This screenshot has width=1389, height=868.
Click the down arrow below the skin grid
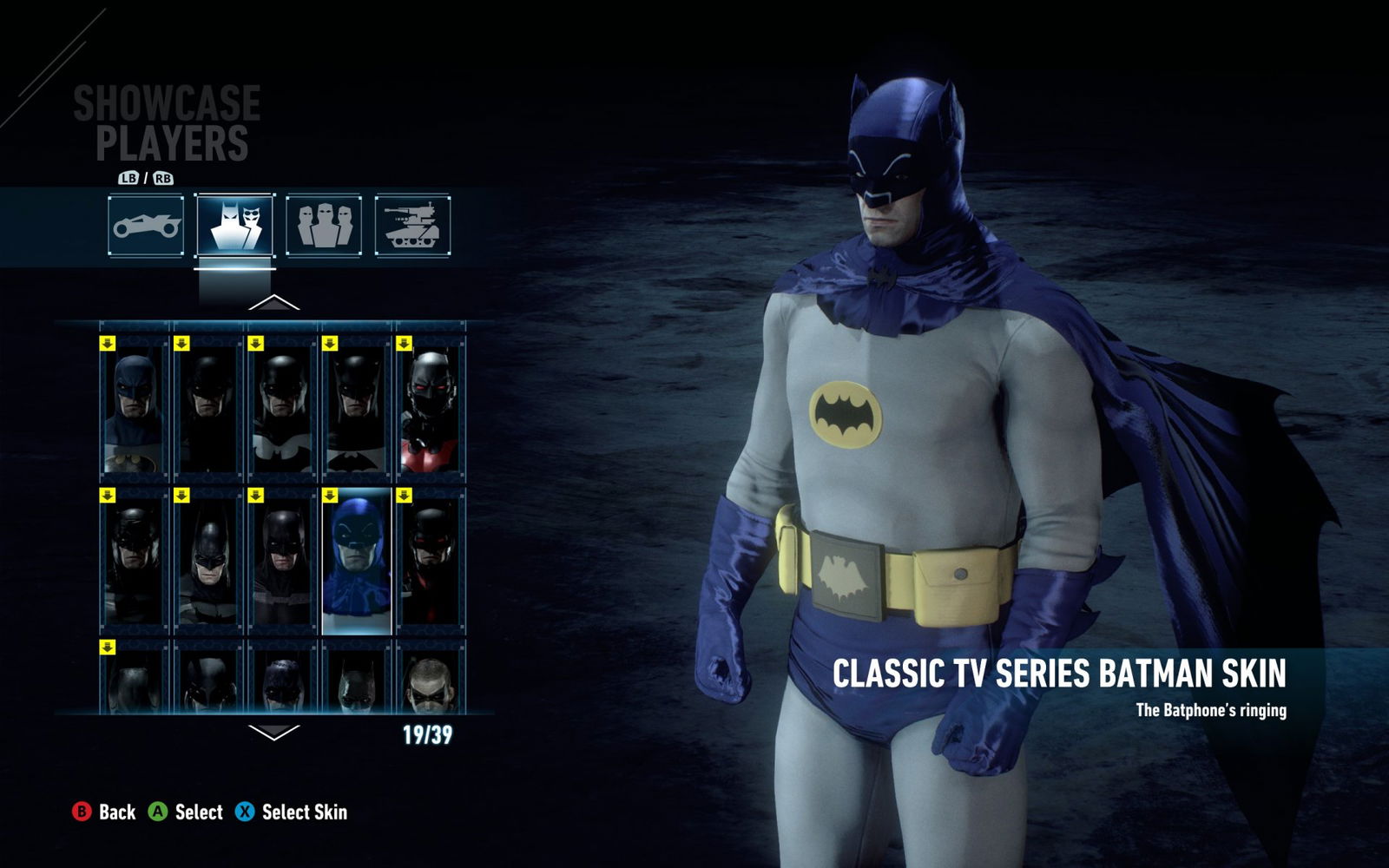[273, 732]
